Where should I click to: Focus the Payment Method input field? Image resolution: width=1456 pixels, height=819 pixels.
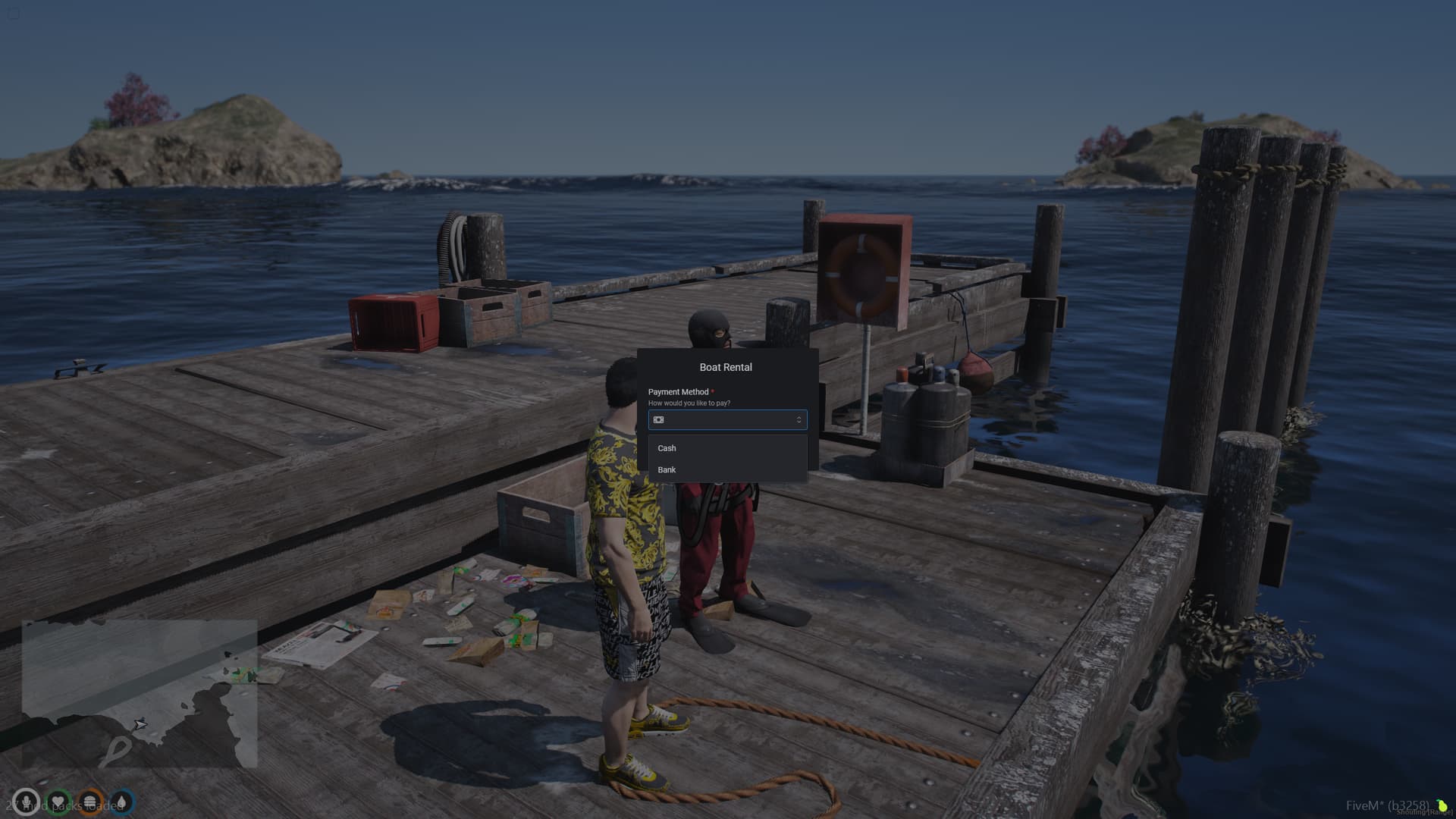click(728, 420)
